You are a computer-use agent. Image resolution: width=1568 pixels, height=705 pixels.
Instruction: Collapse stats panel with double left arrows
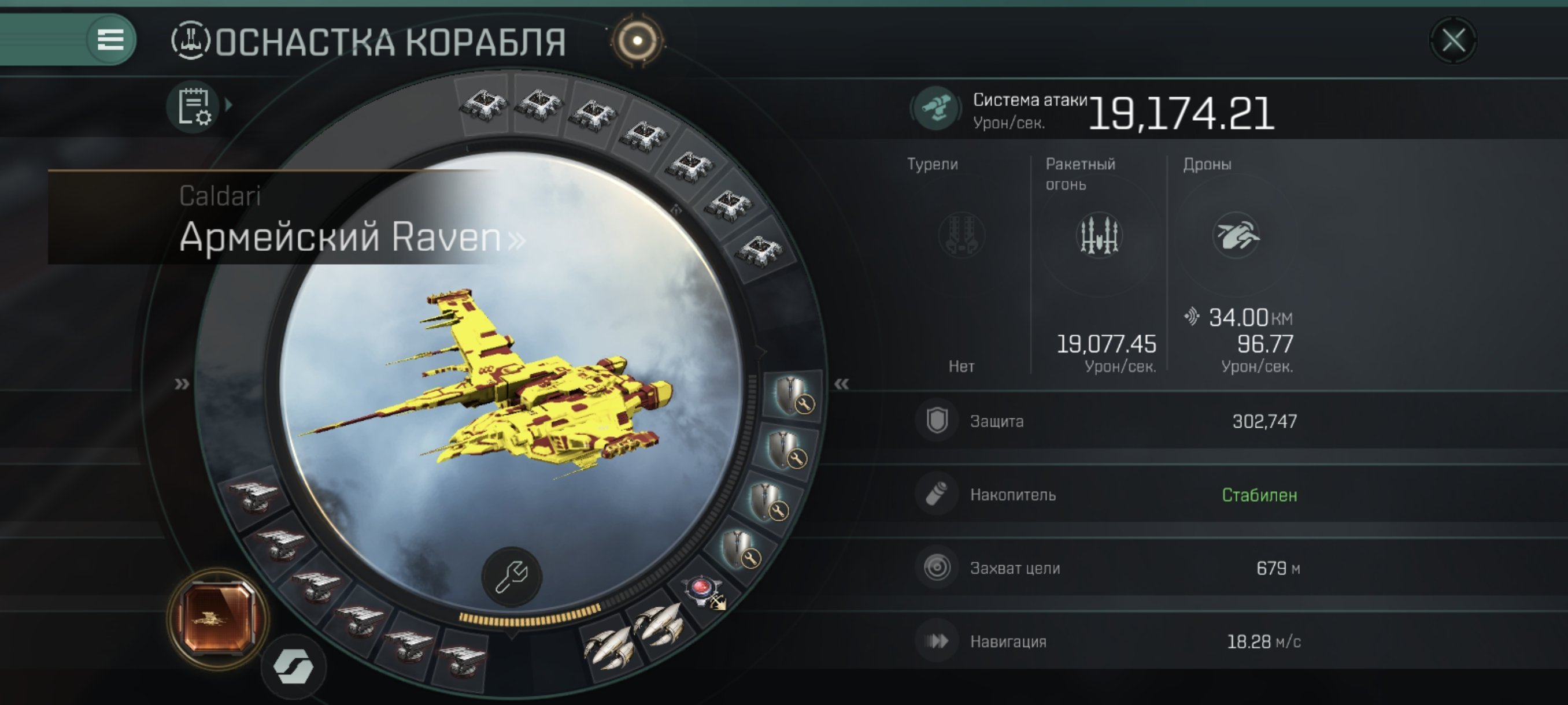click(841, 384)
